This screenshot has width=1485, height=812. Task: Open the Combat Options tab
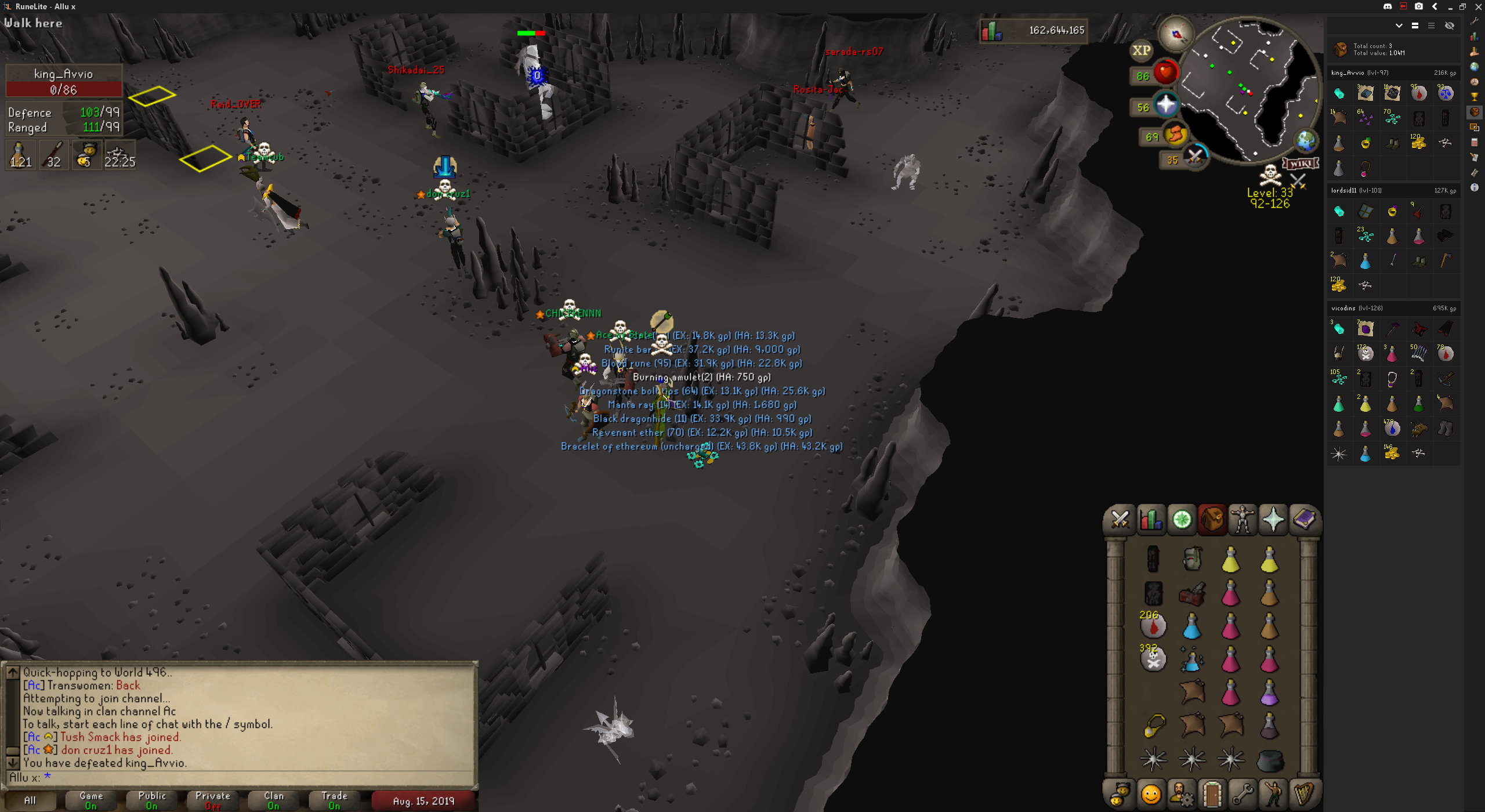click(x=1120, y=519)
